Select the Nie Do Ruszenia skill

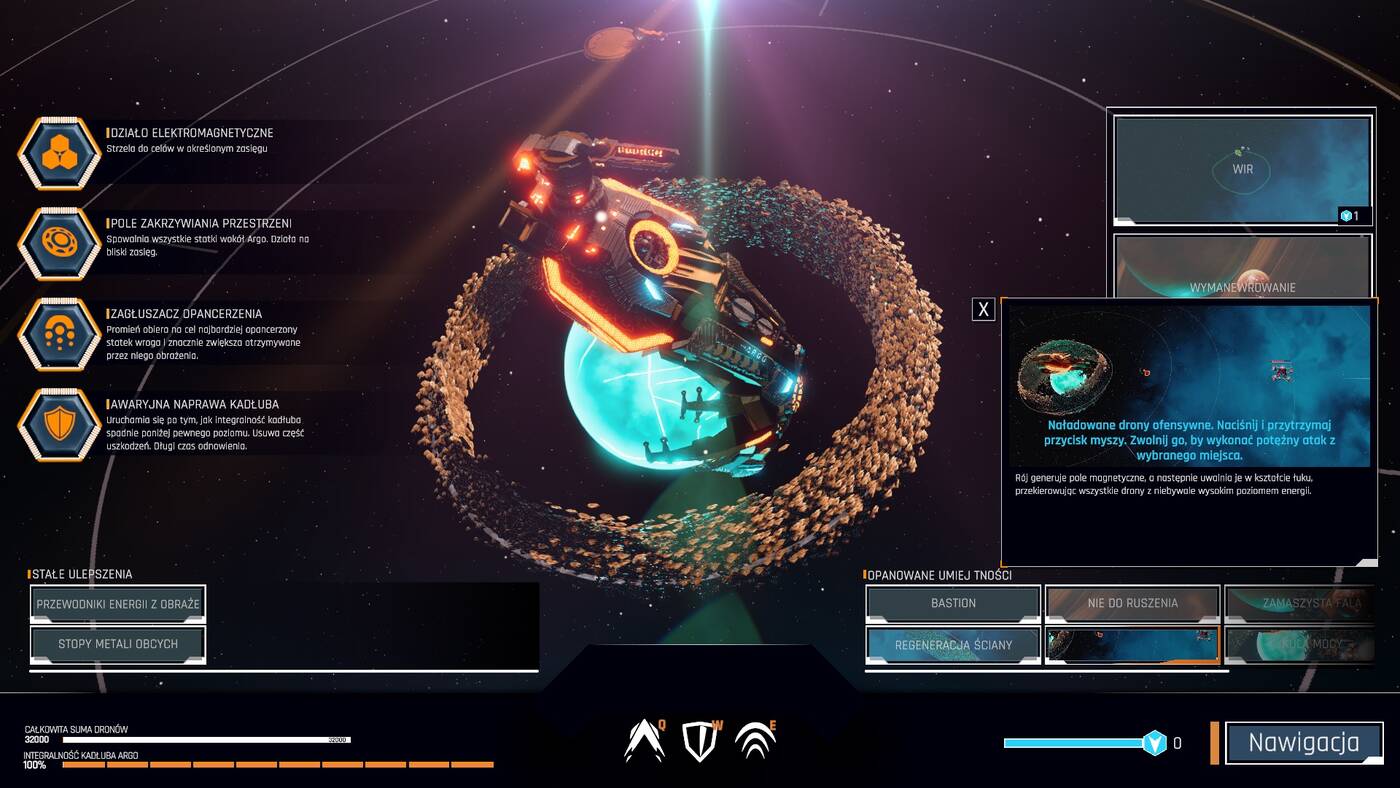(1132, 604)
